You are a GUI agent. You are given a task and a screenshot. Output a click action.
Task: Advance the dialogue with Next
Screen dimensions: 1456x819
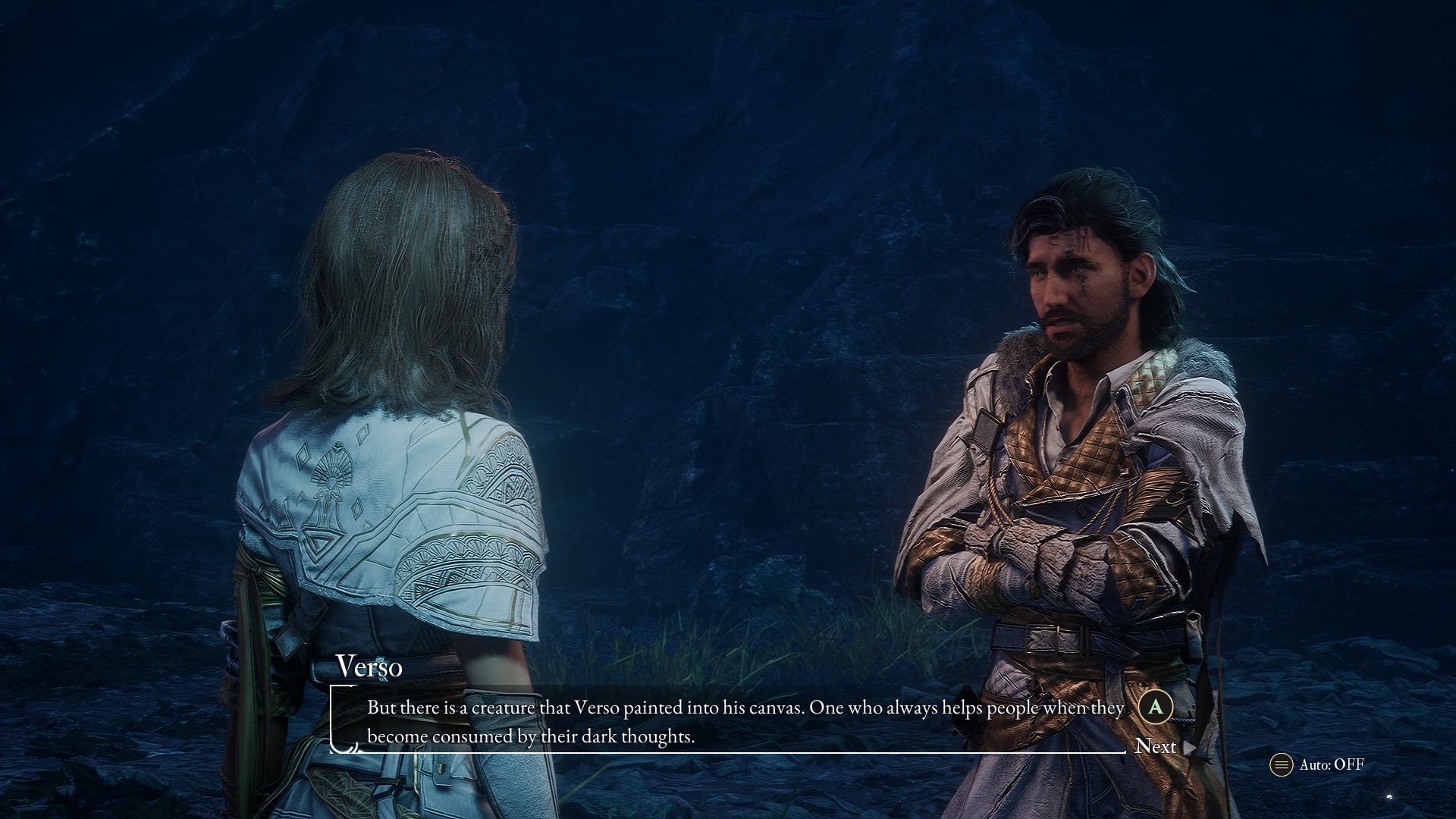coord(1156,746)
